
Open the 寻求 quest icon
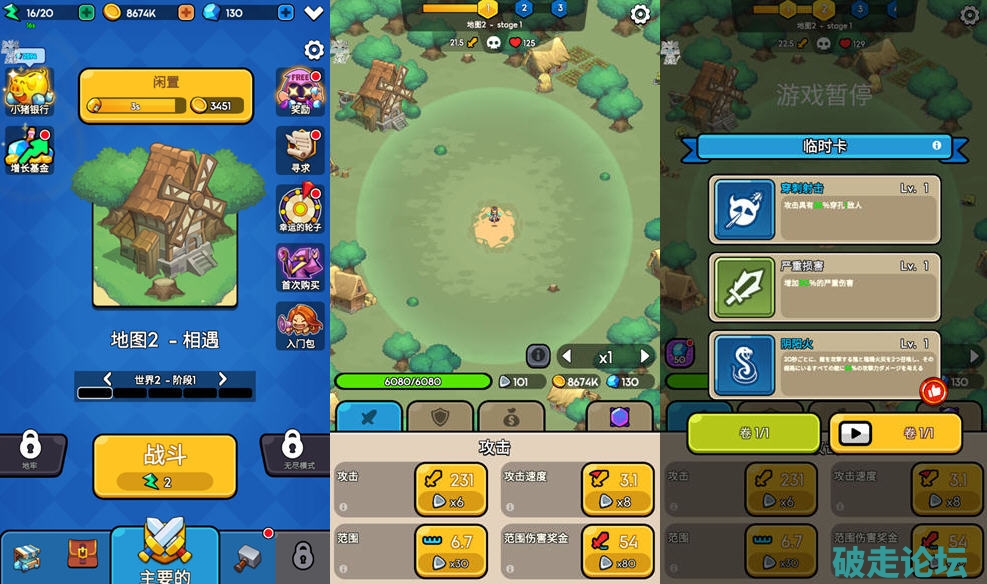coord(300,150)
